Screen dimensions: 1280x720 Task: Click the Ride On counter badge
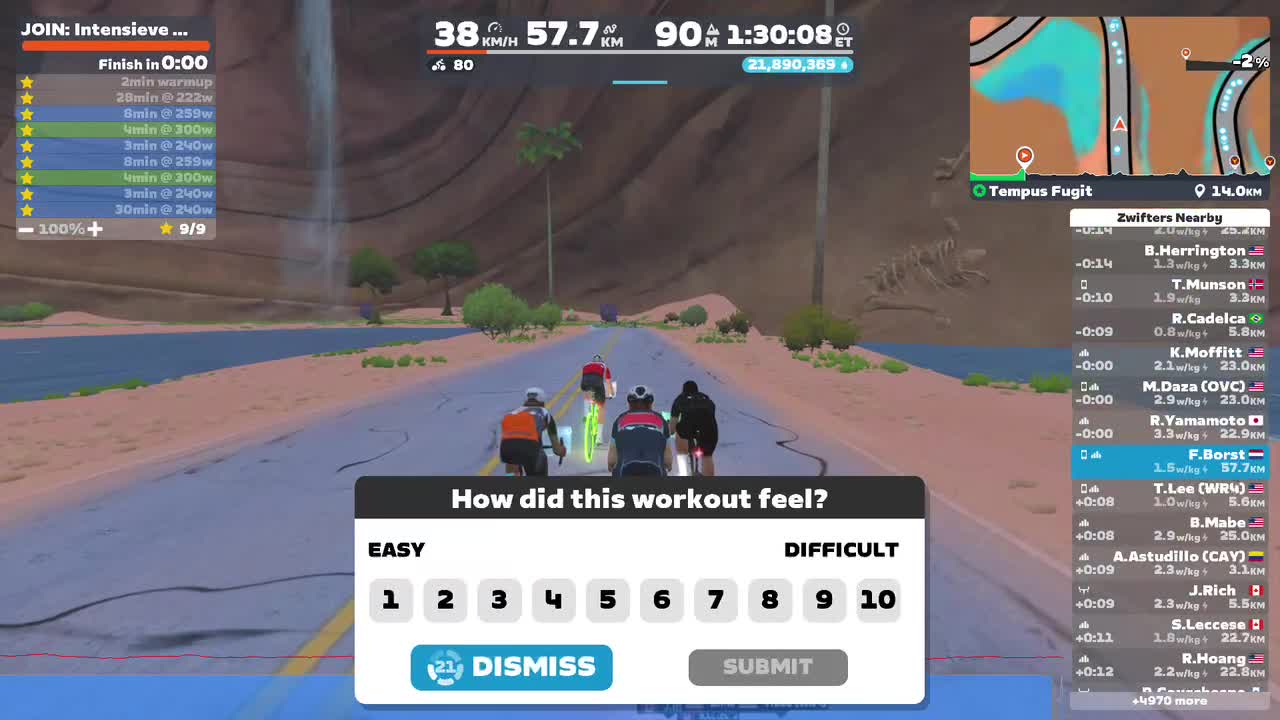(x=797, y=64)
